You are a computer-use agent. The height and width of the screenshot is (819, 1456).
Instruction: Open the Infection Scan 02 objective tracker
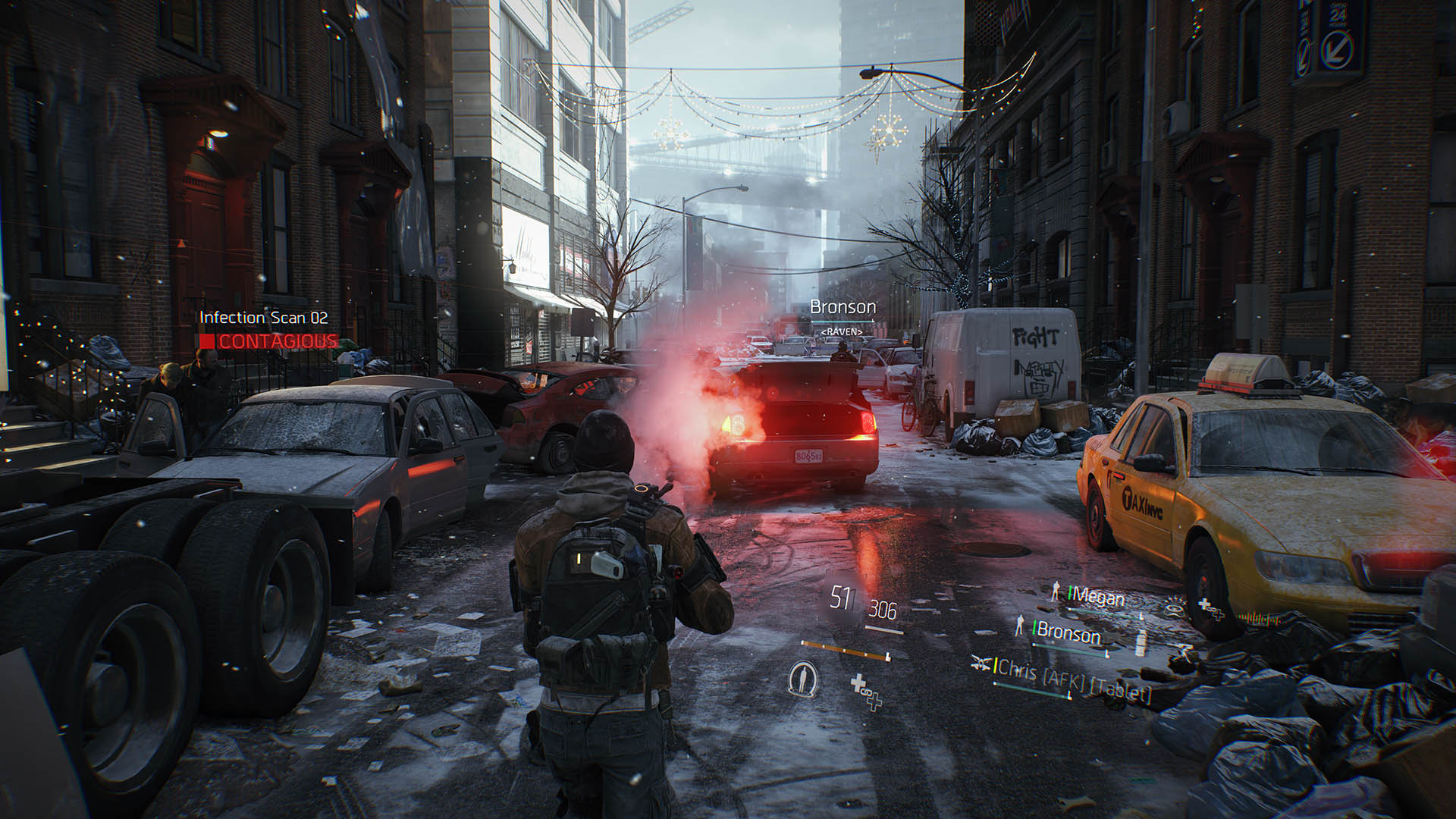tap(264, 318)
